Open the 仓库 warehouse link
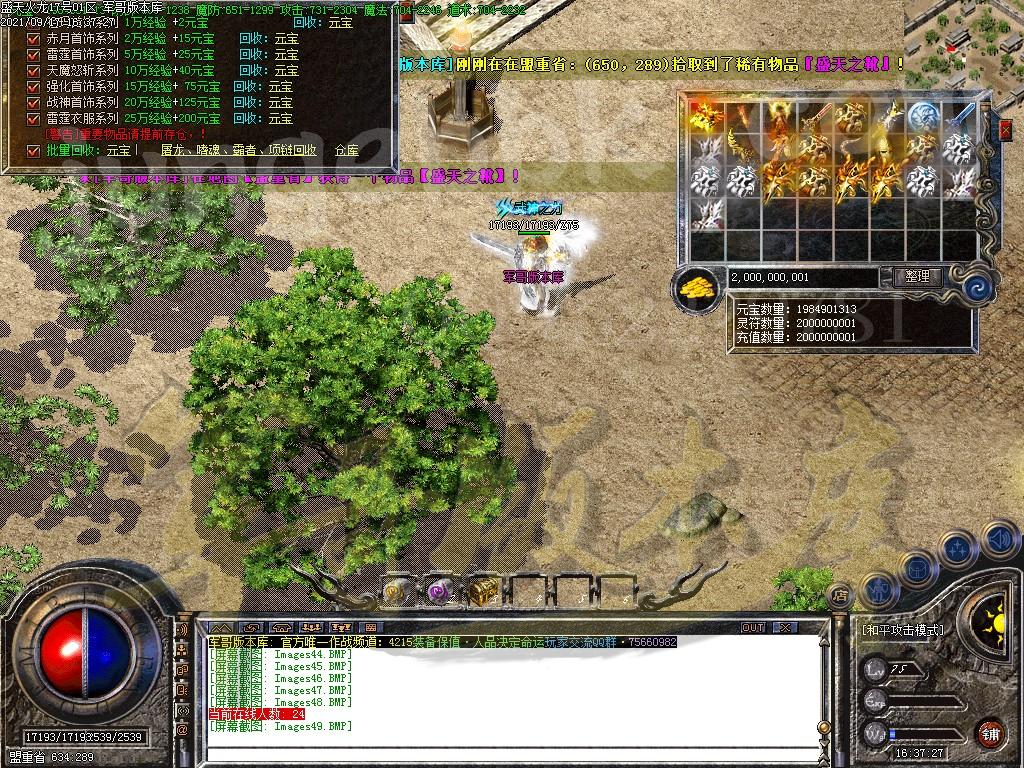The height and width of the screenshot is (768, 1024). [346, 151]
